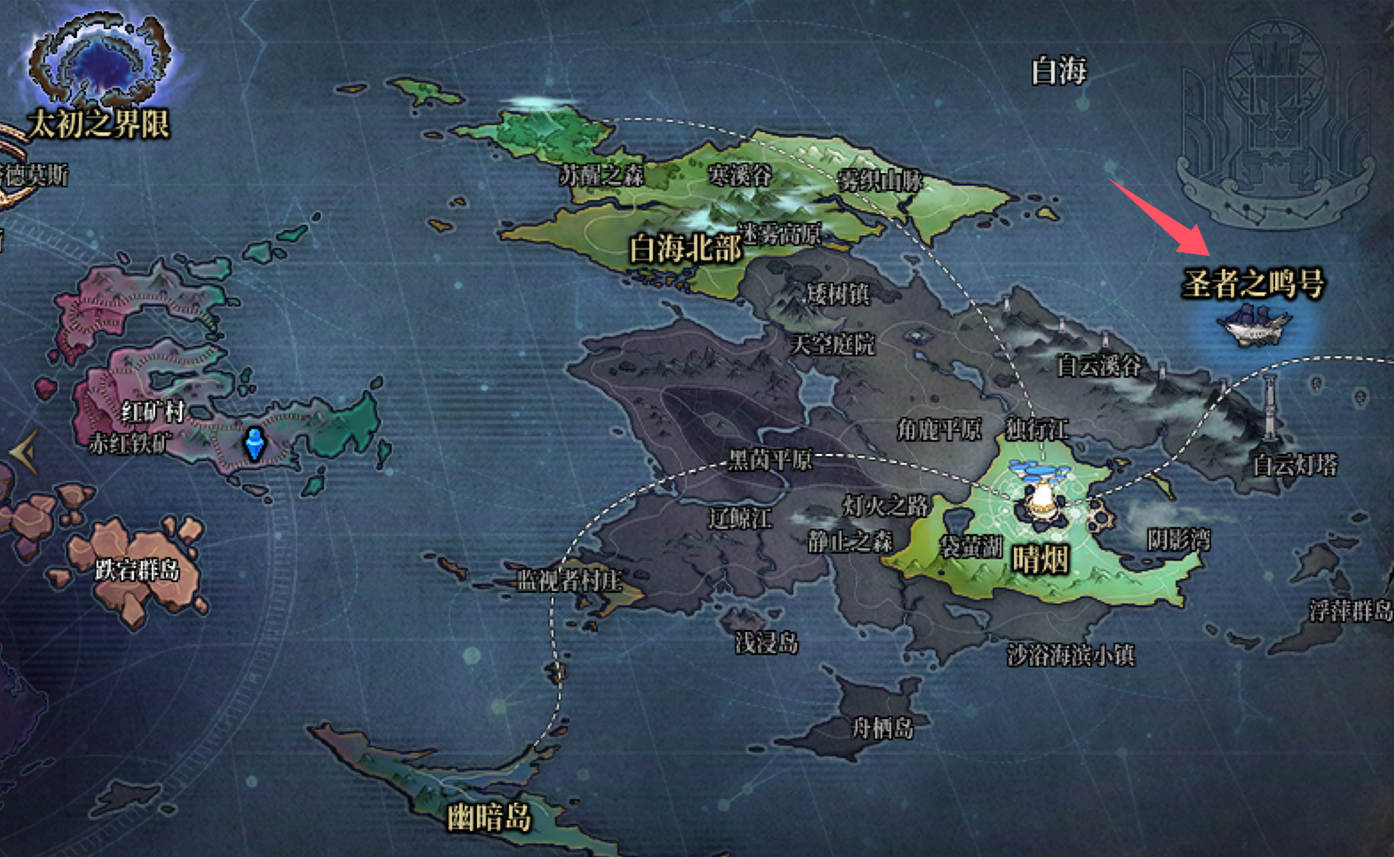Choose the 天空庭院 location label
Image resolution: width=1394 pixels, height=857 pixels.
coord(832,346)
